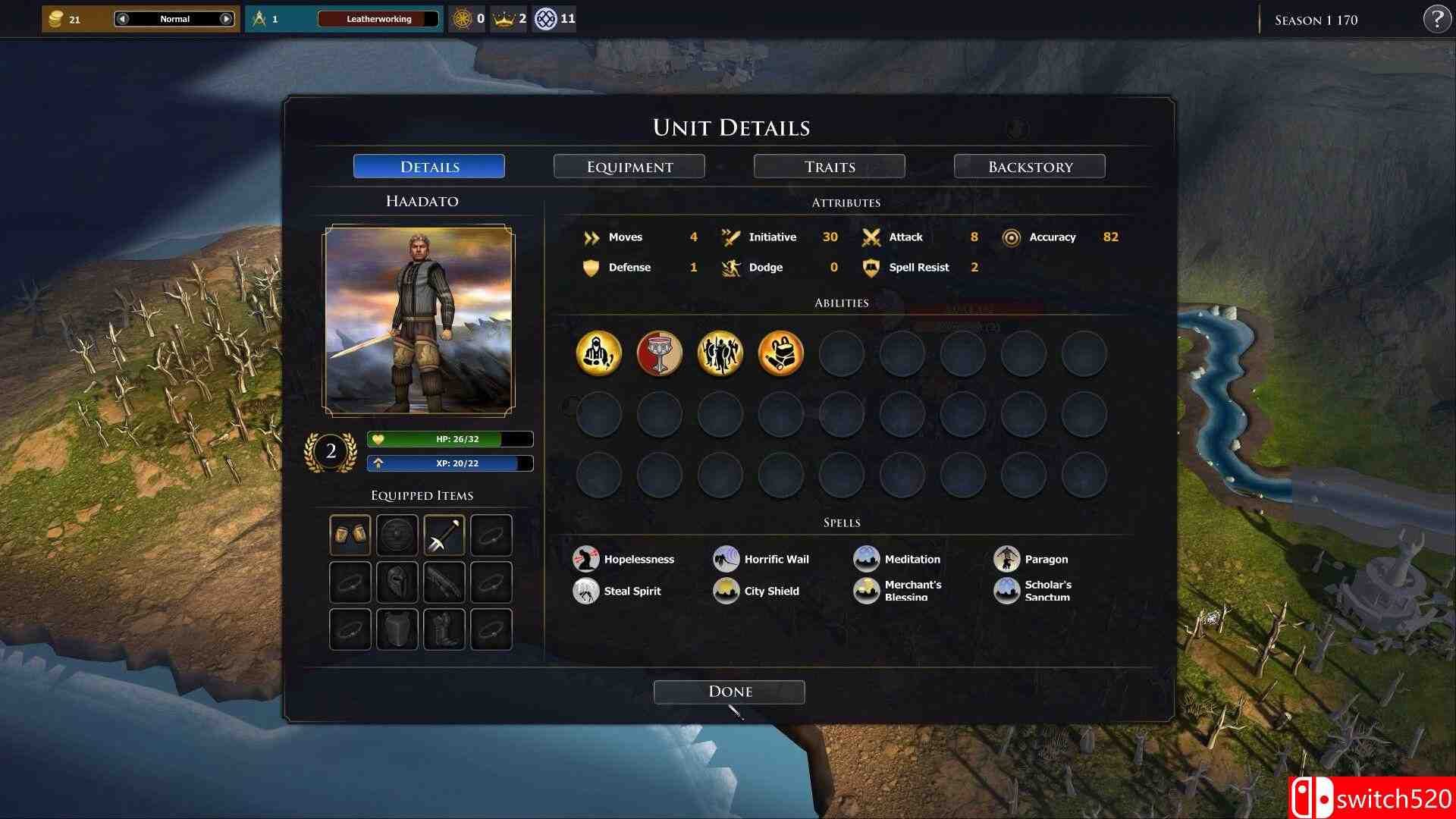Open the group-of-soldiers ability icon
The height and width of the screenshot is (819, 1456).
coord(720,353)
